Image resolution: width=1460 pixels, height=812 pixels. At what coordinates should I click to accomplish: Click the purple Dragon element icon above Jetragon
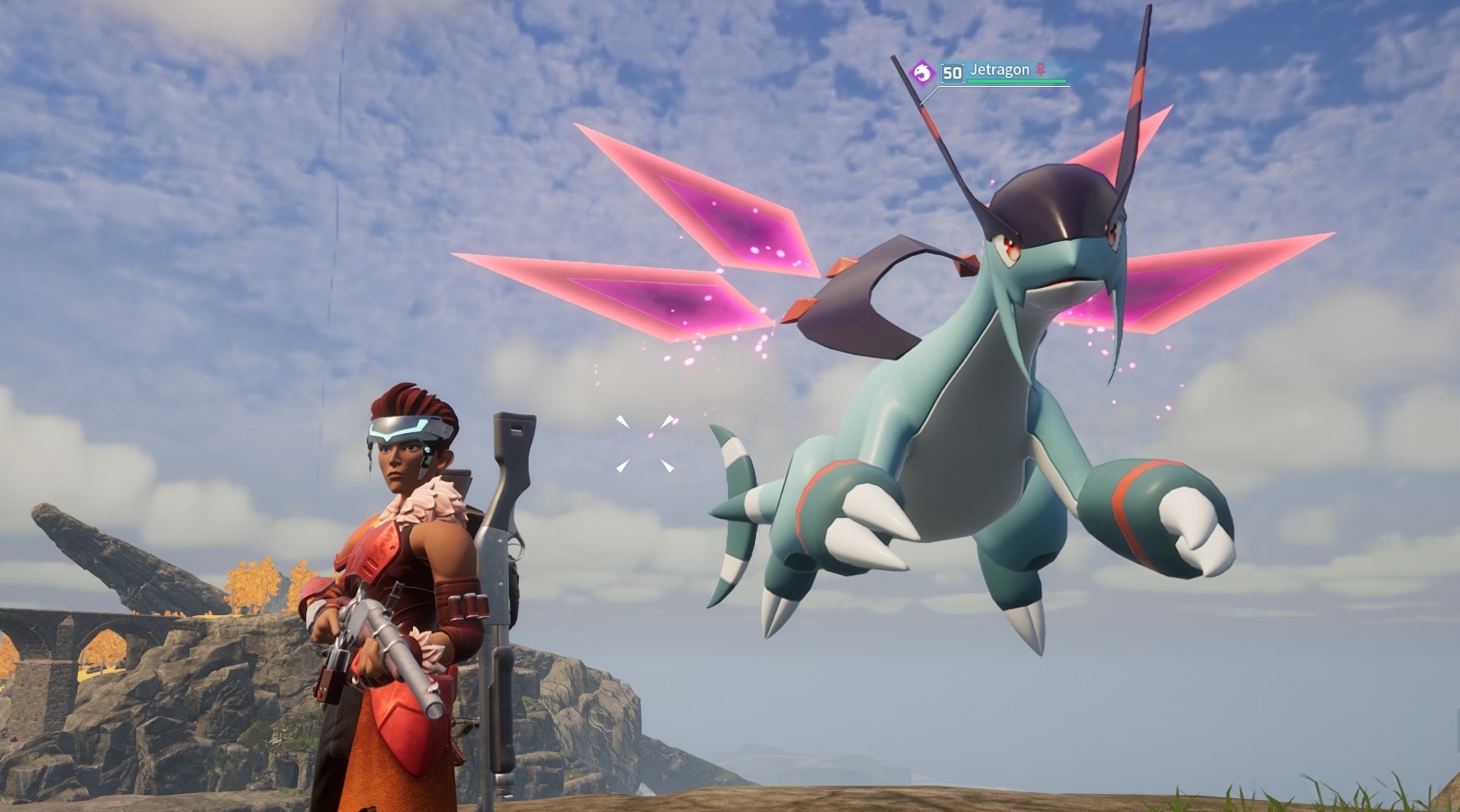pos(923,71)
